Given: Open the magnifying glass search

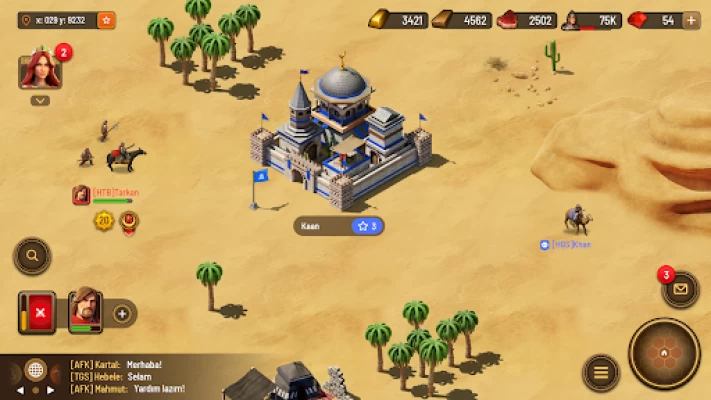Looking at the screenshot, I should pyautogui.click(x=32, y=256).
